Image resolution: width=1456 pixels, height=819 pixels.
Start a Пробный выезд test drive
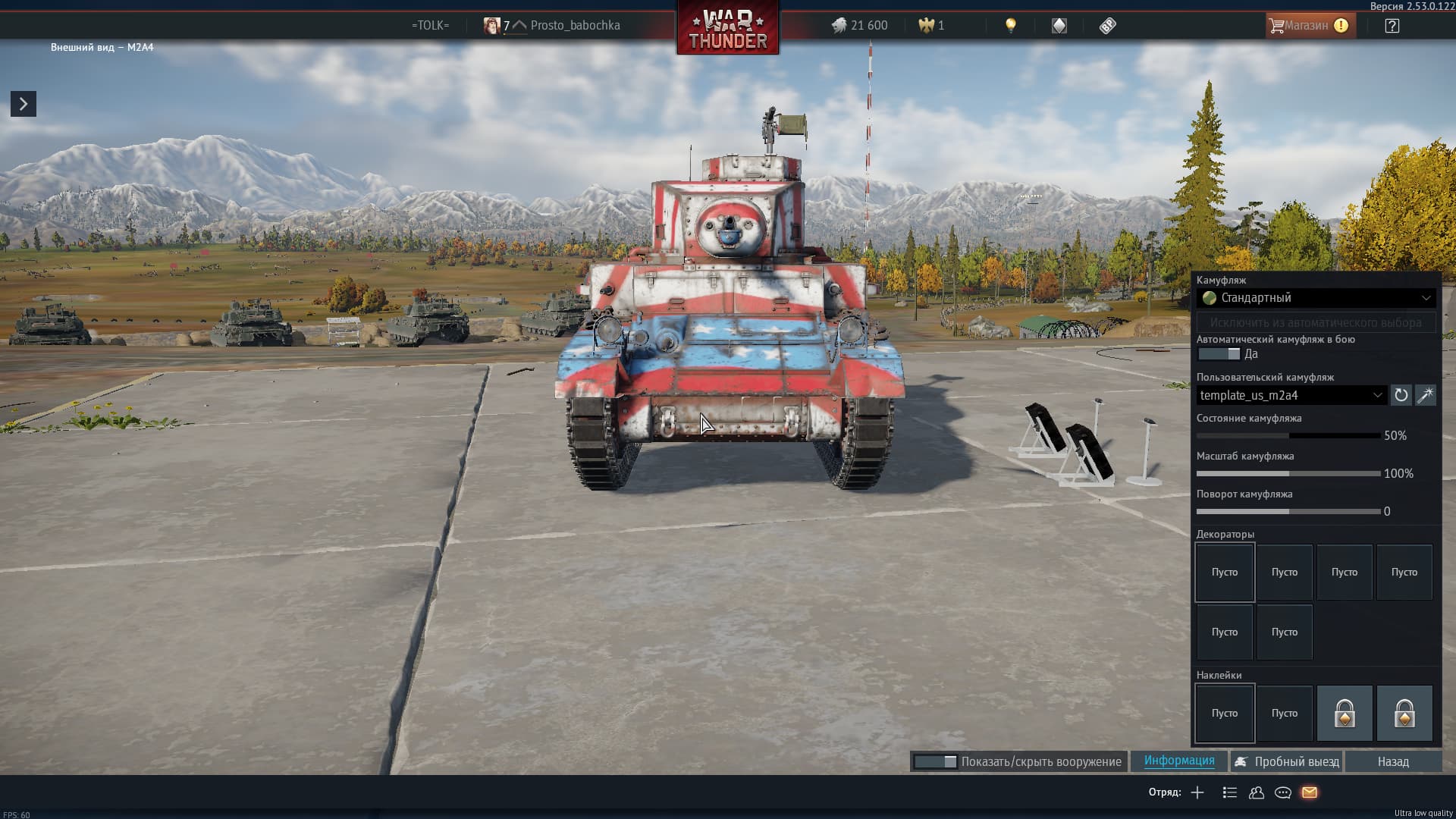(1287, 762)
